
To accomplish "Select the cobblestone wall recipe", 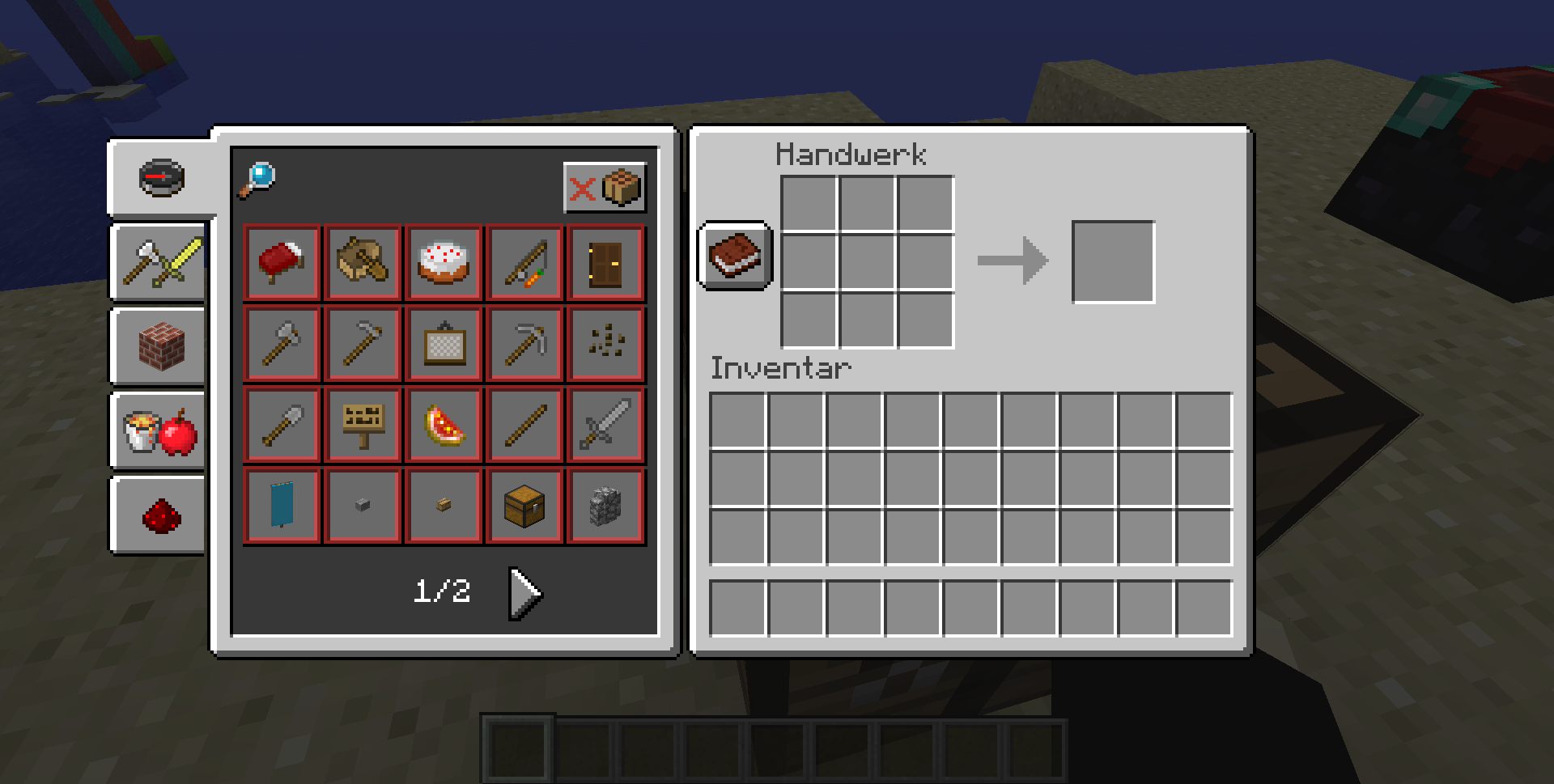I will point(605,506).
